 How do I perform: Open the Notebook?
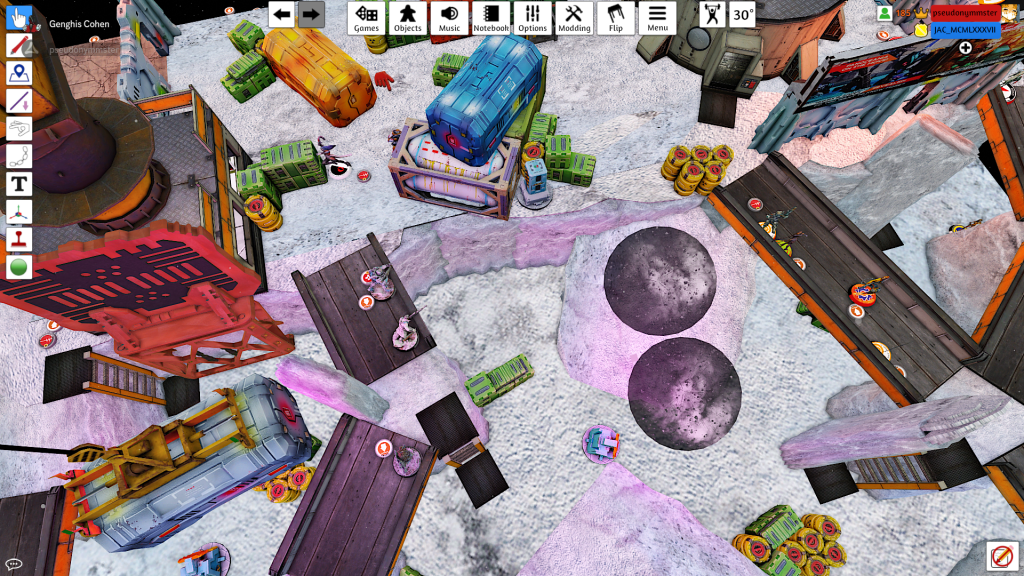[x=491, y=17]
